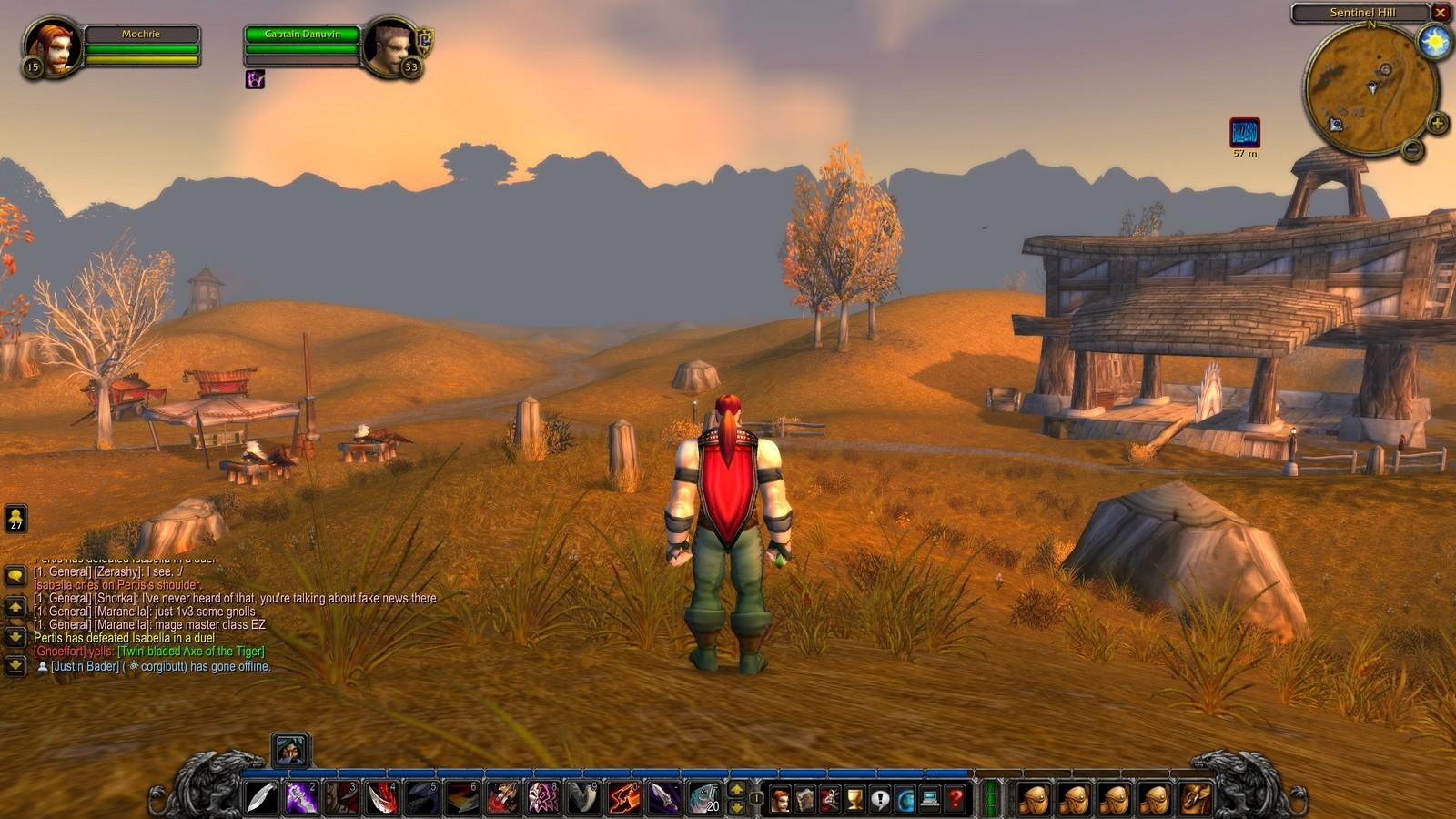Open the character info micro button
The height and width of the screenshot is (819, 1456).
781,800
